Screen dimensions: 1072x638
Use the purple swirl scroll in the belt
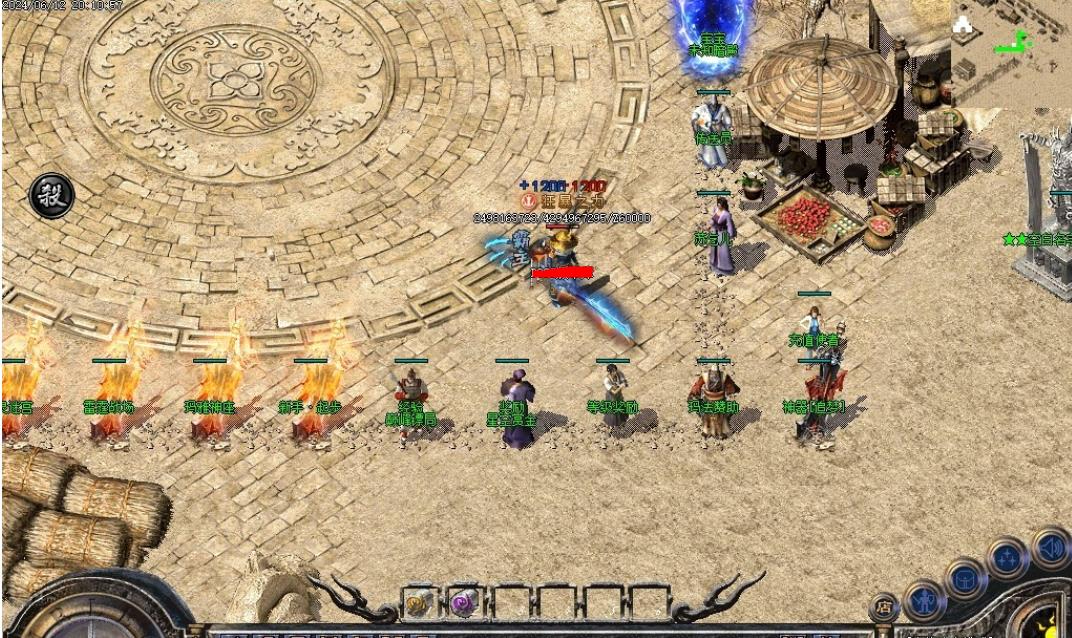coord(464,604)
